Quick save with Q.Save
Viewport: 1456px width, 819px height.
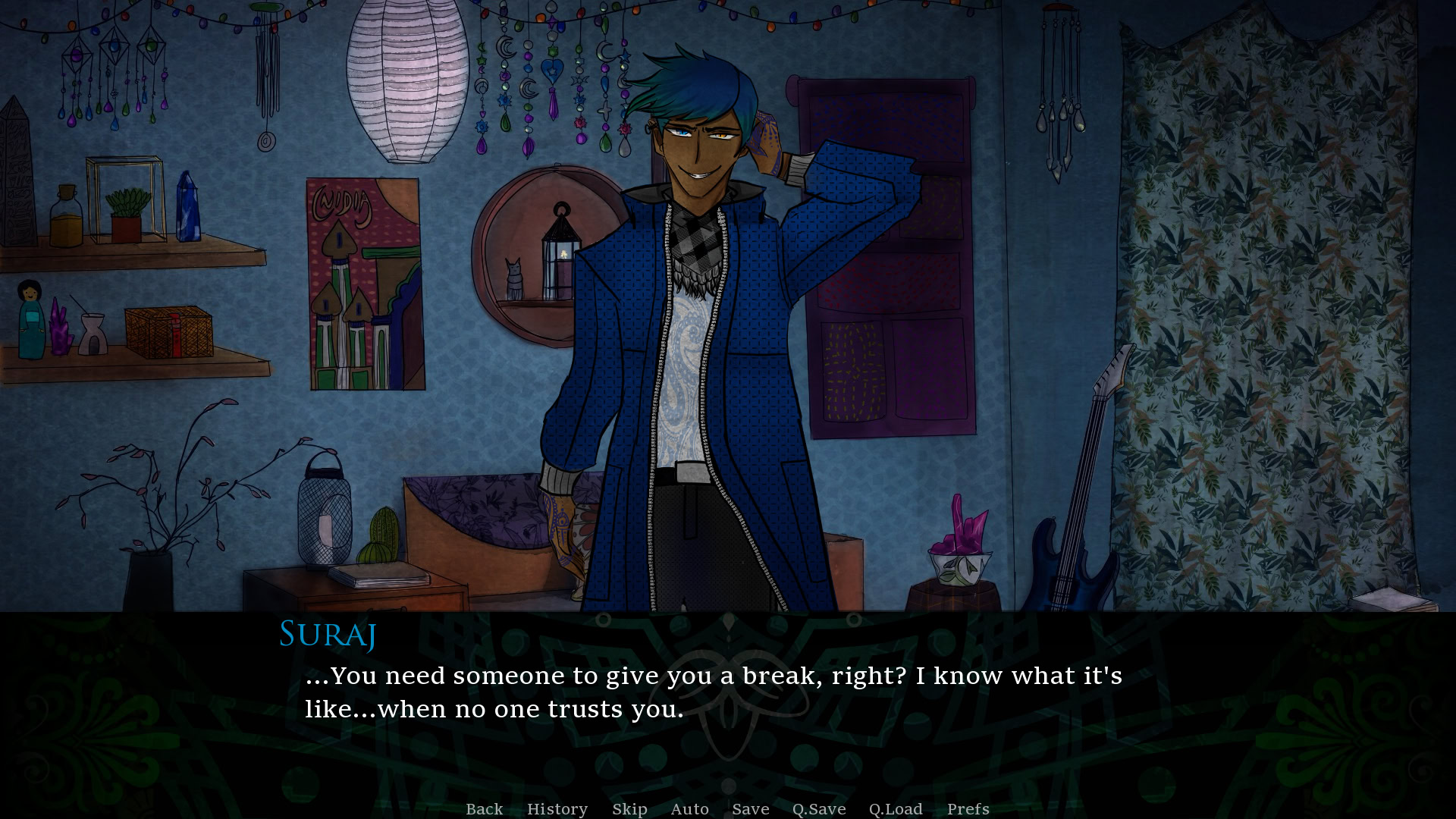[x=818, y=809]
